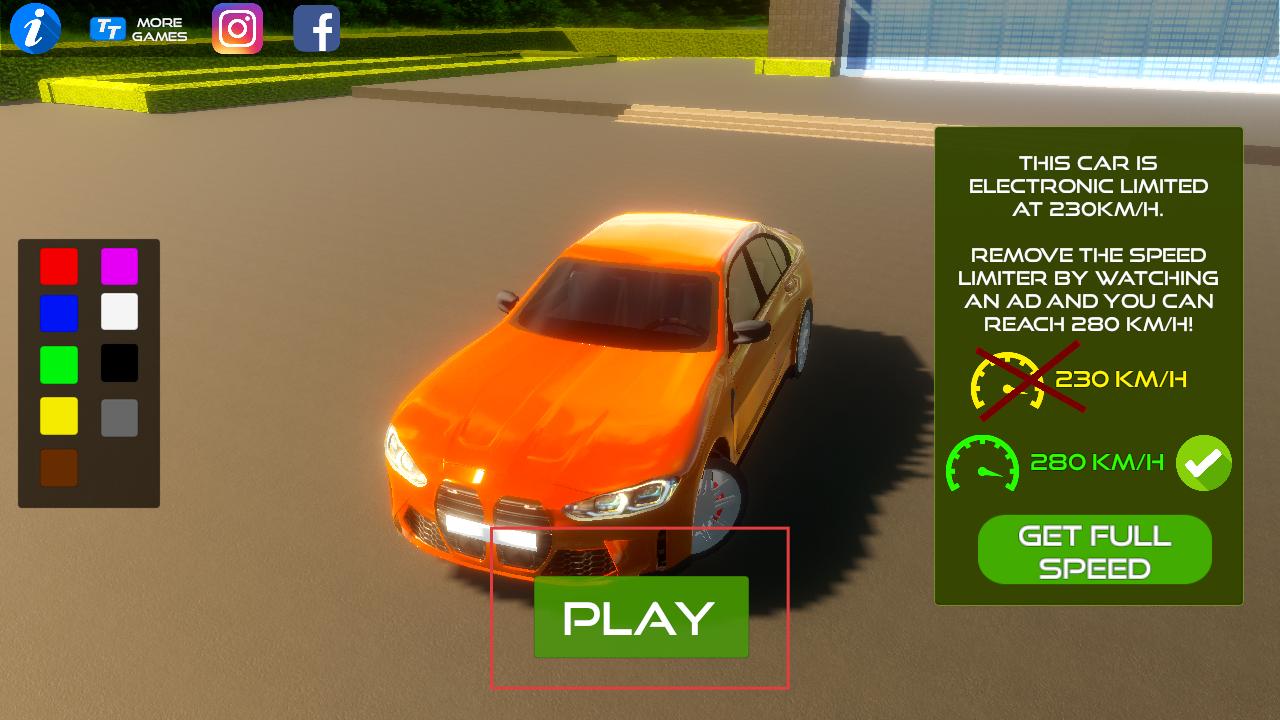Pick the white car color
This screenshot has height=720, width=1280.
(119, 312)
